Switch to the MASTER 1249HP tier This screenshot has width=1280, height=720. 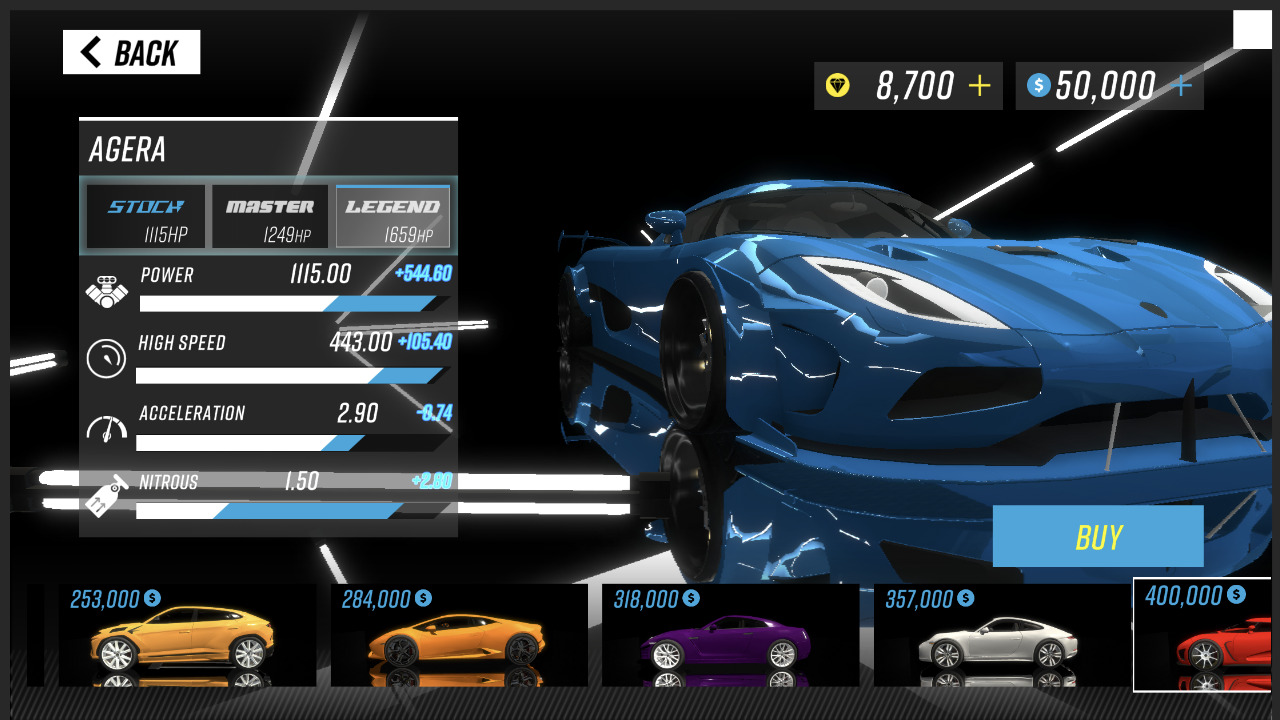(268, 216)
